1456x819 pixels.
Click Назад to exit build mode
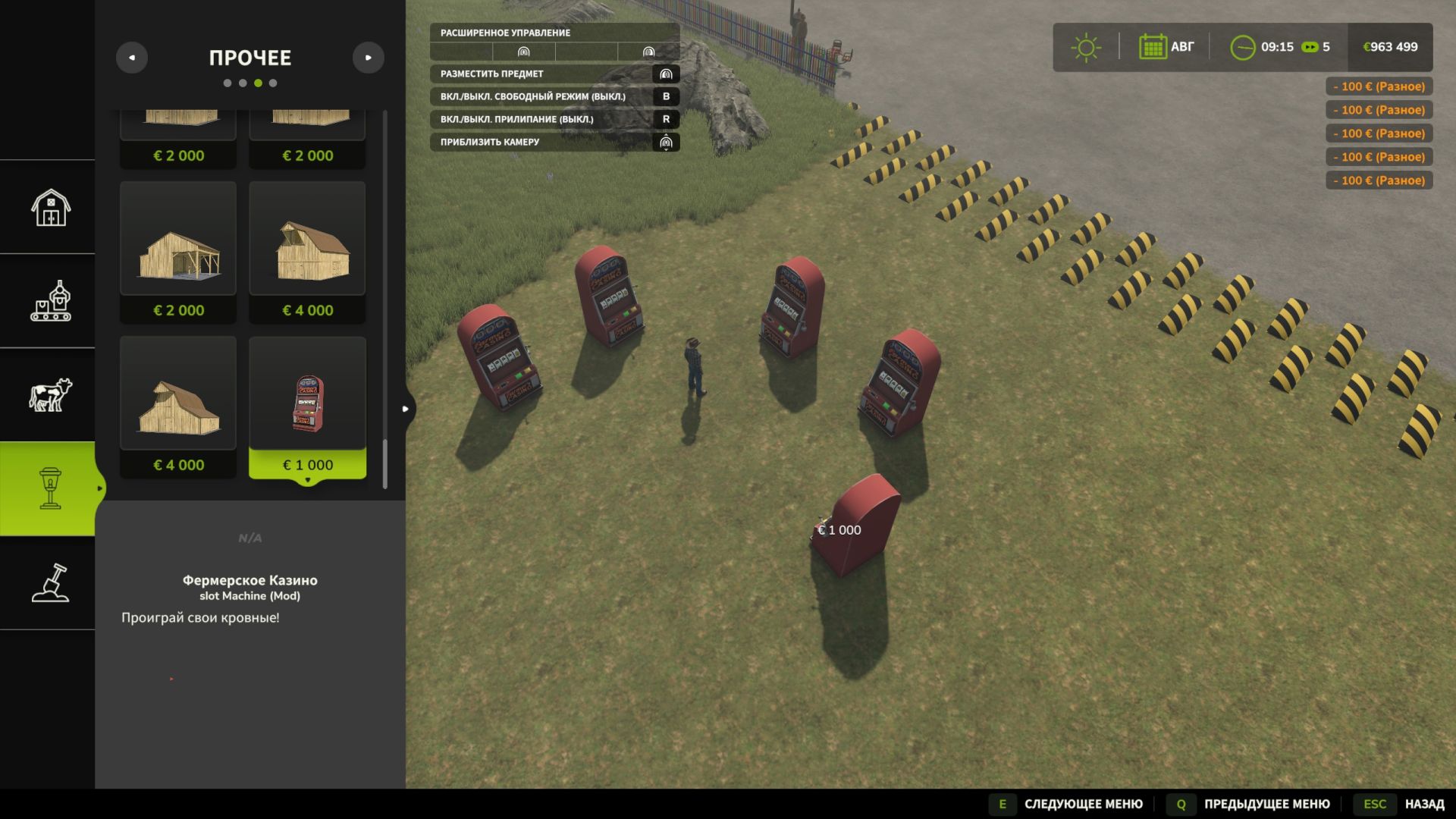(1423, 804)
